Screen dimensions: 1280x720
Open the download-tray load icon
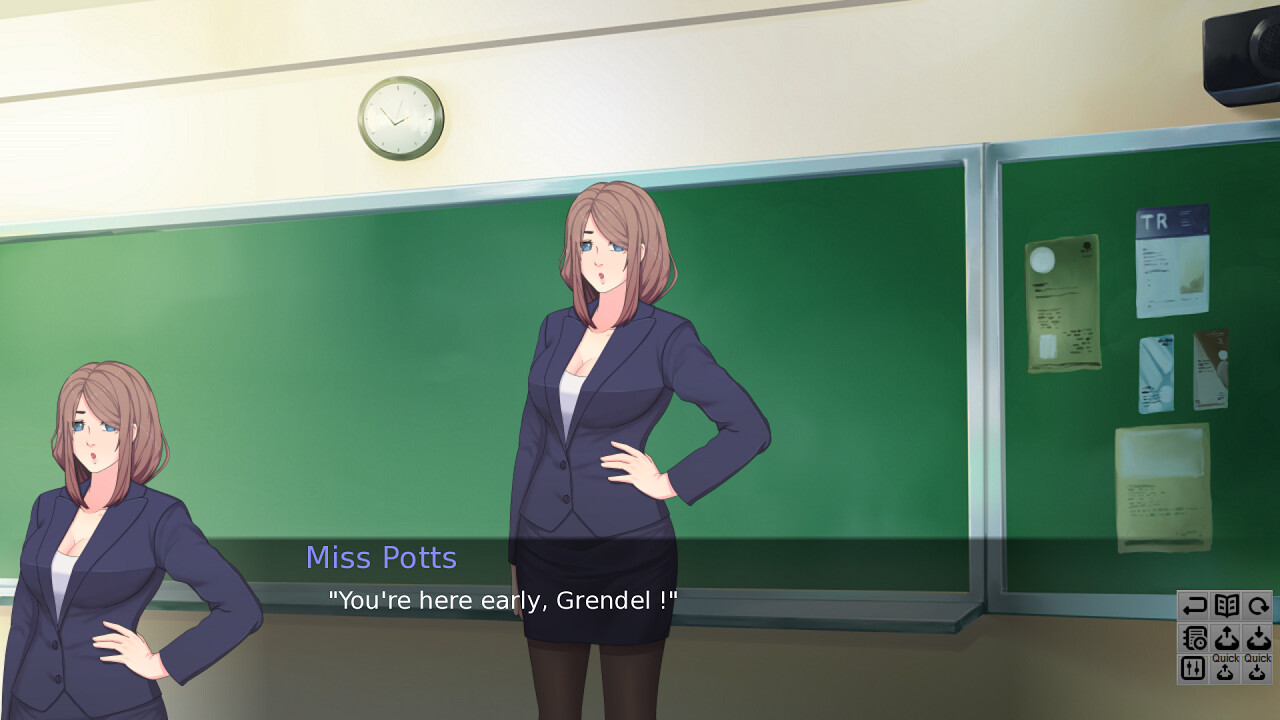pos(1258,637)
